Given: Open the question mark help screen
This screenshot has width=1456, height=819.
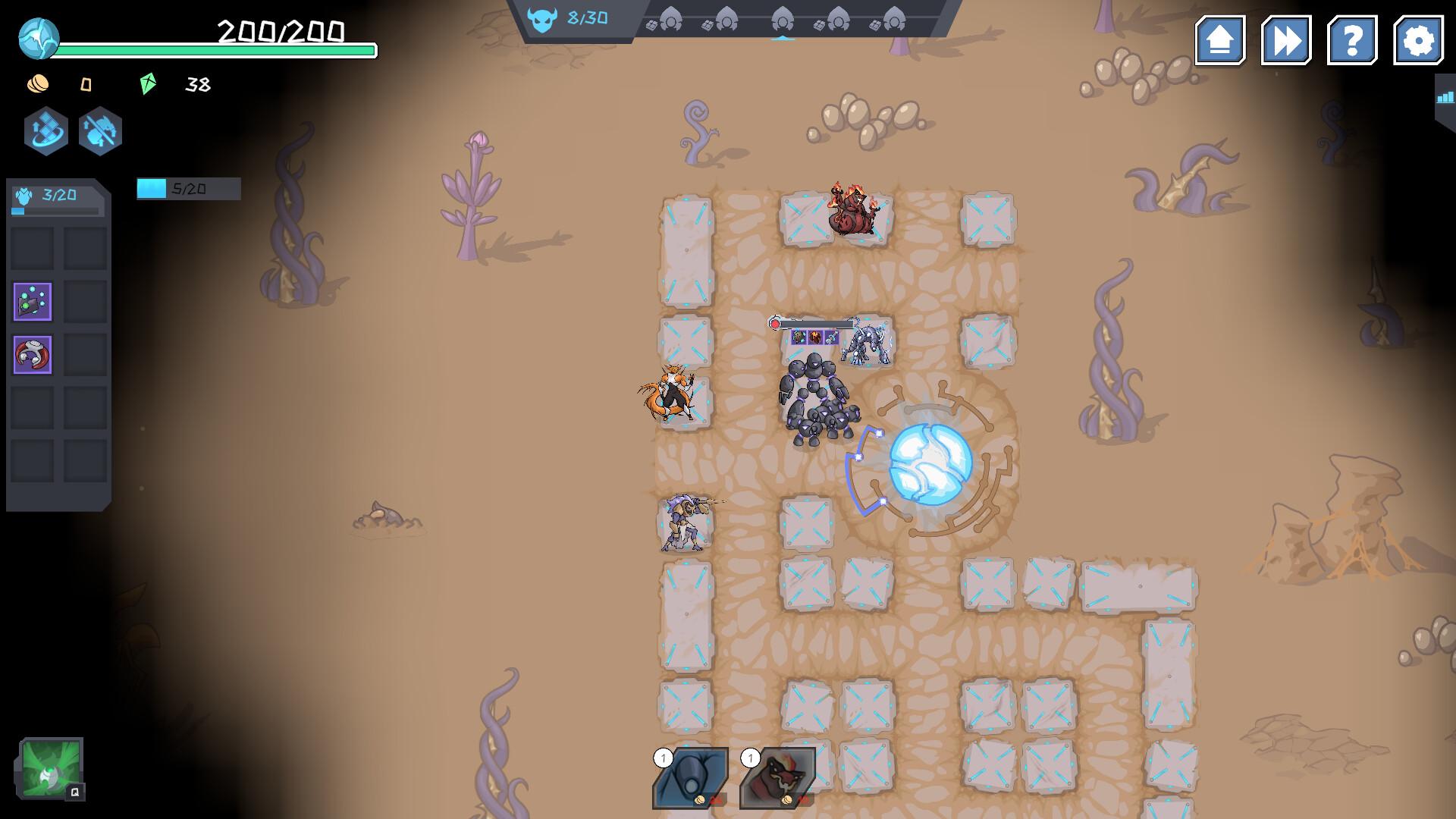Looking at the screenshot, I should [1352, 40].
